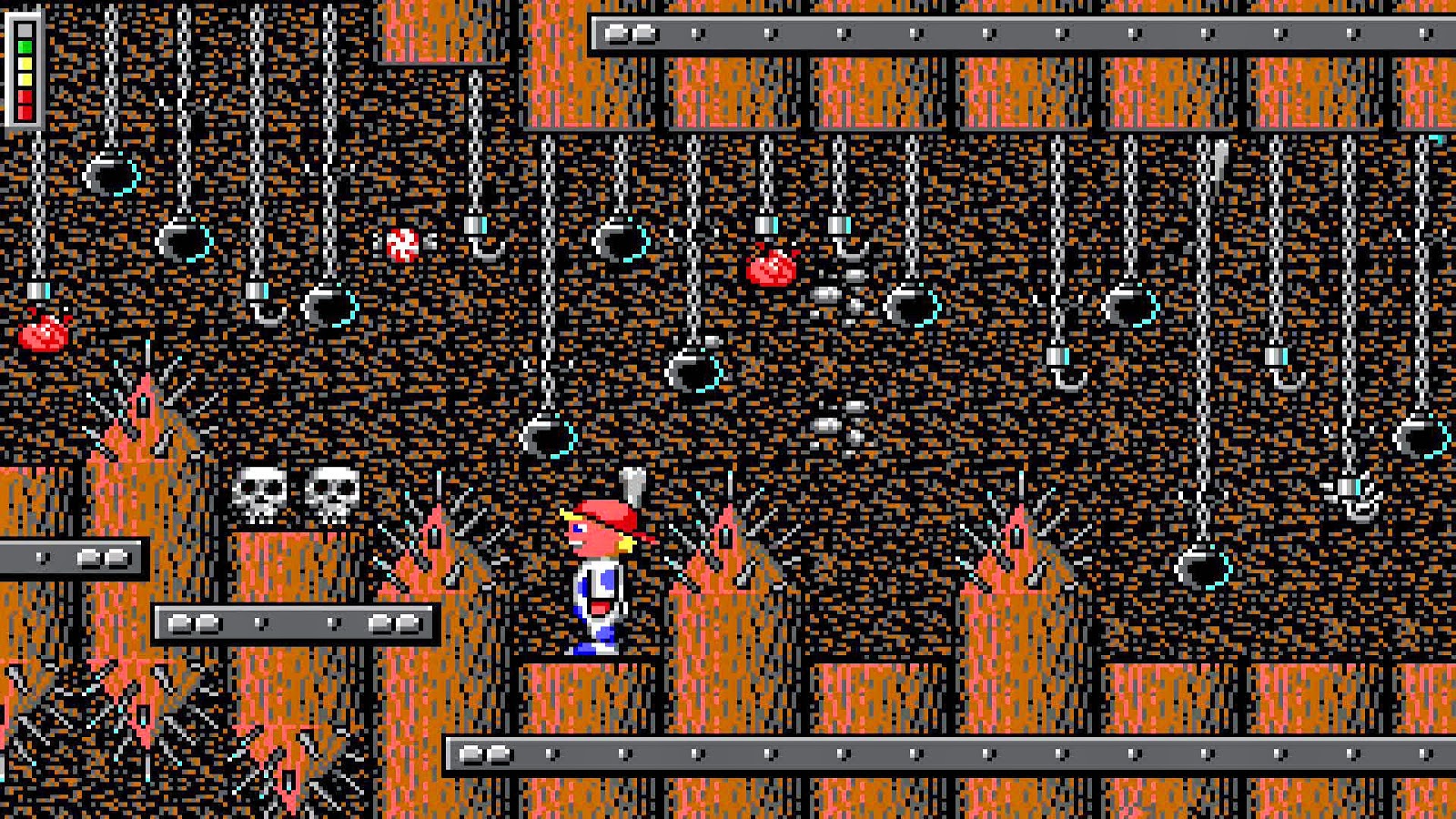Viewport: 1456px width, 819px height.
Task: Click the tall spike formation on the far left
Action: pyautogui.click(x=141, y=409)
